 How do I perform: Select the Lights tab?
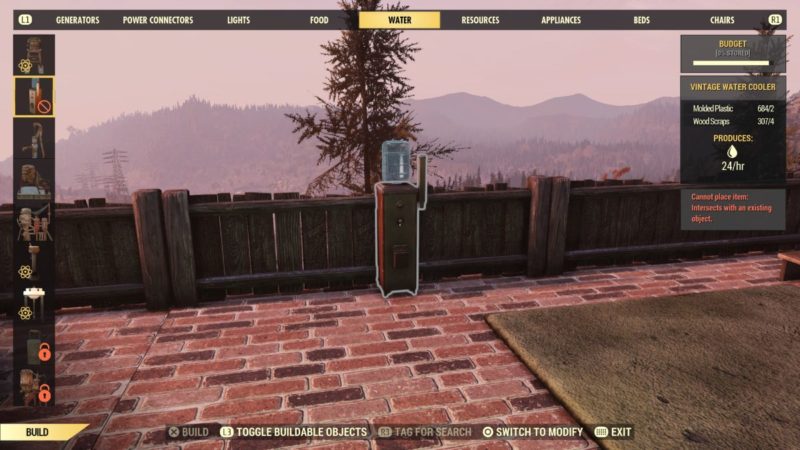[x=239, y=20]
